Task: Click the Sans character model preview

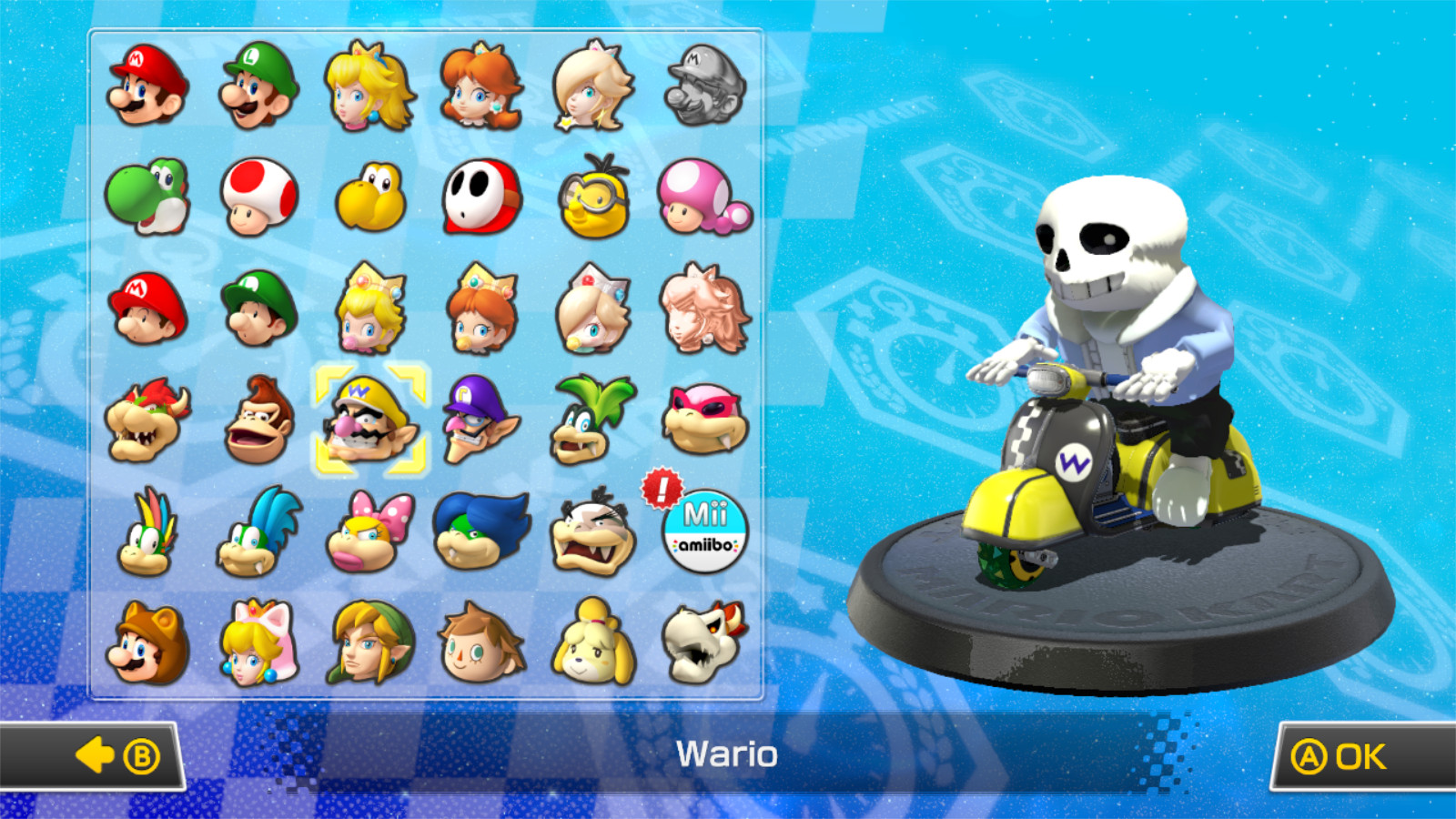Action: [1101, 364]
